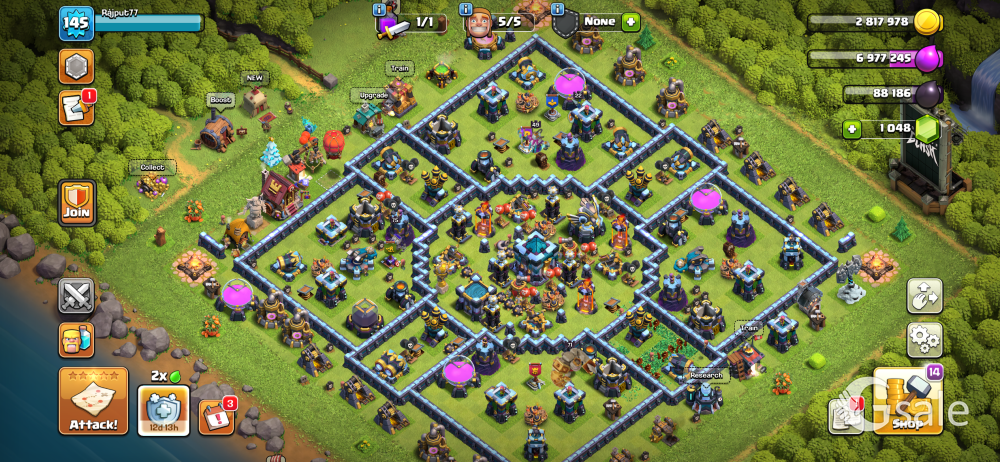Open the grey hexagon badge icon

tap(76, 66)
